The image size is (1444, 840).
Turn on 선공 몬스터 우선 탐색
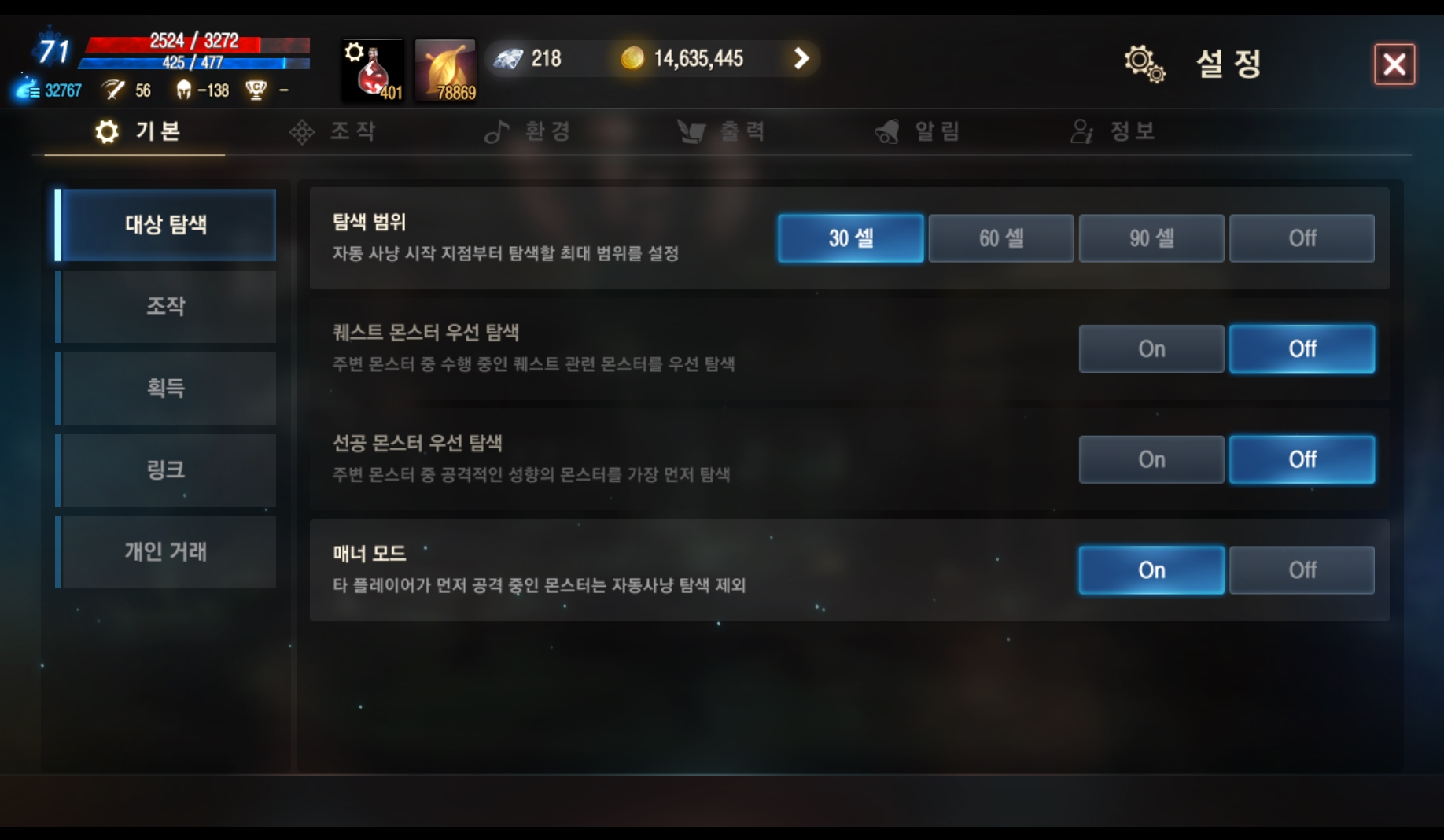click(1151, 459)
